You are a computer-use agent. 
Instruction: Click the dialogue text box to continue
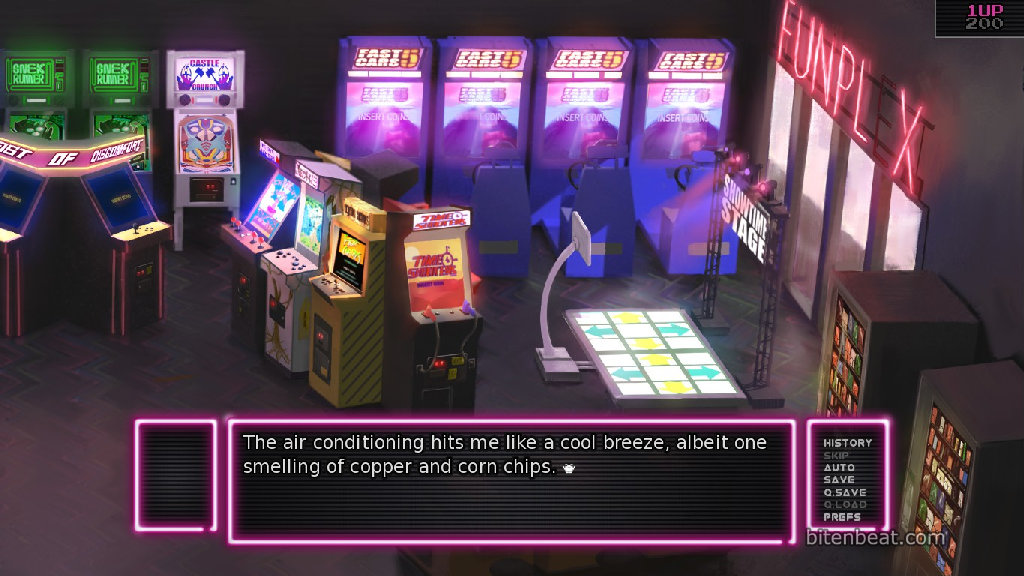click(512, 480)
